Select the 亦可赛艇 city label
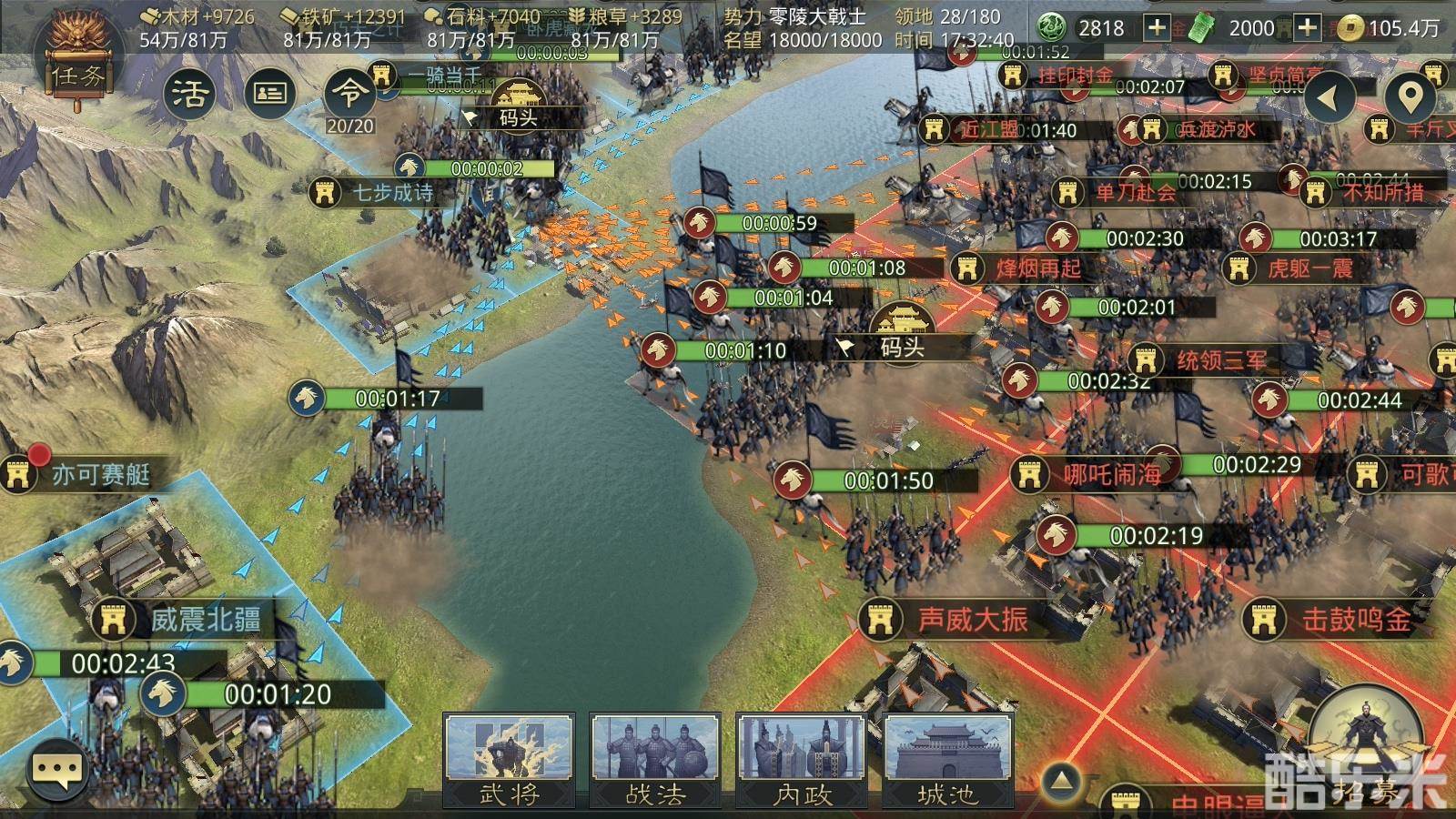The height and width of the screenshot is (819, 1456). pyautogui.click(x=100, y=474)
